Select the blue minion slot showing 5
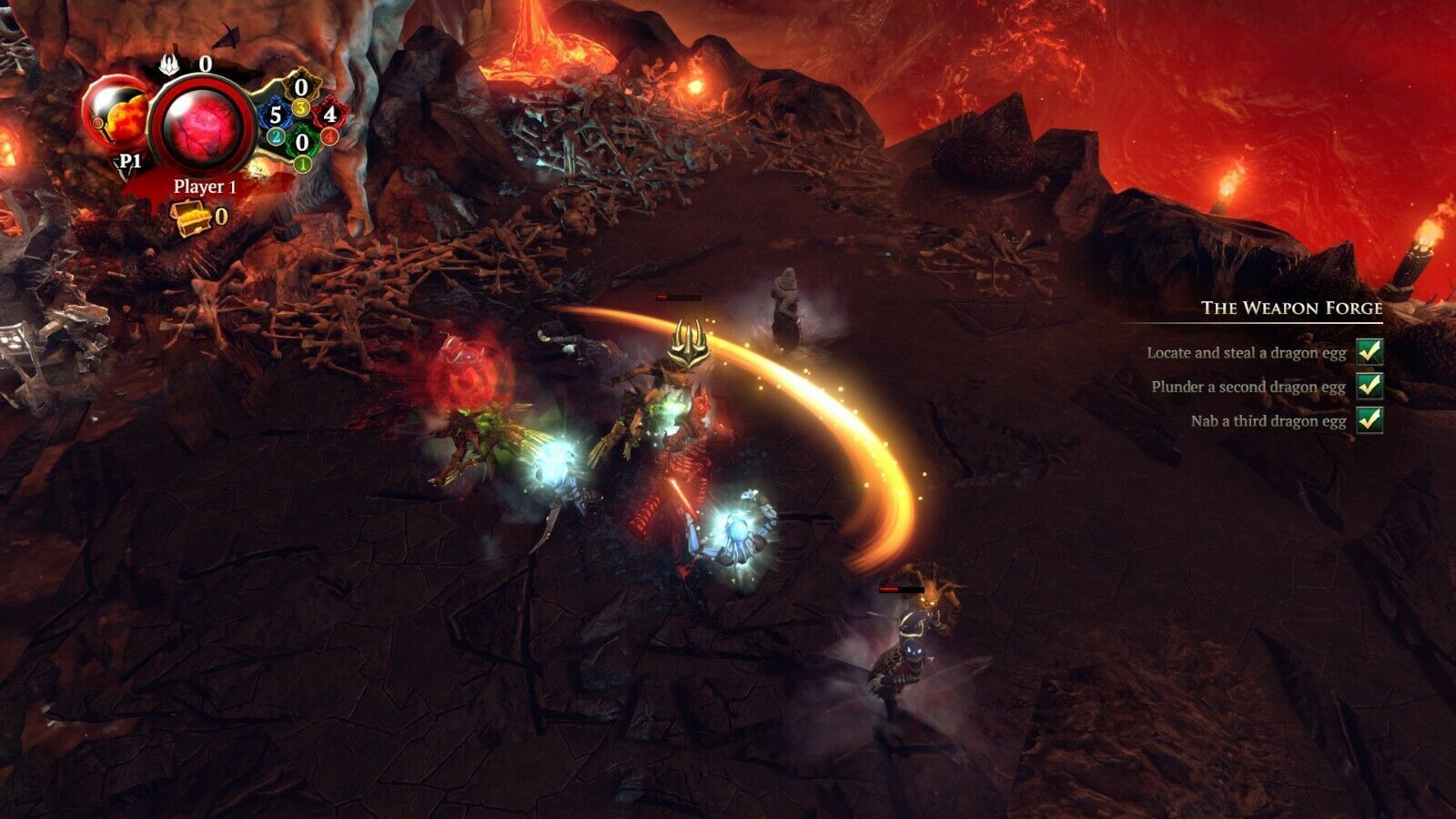This screenshot has height=819, width=1456. tap(275, 116)
